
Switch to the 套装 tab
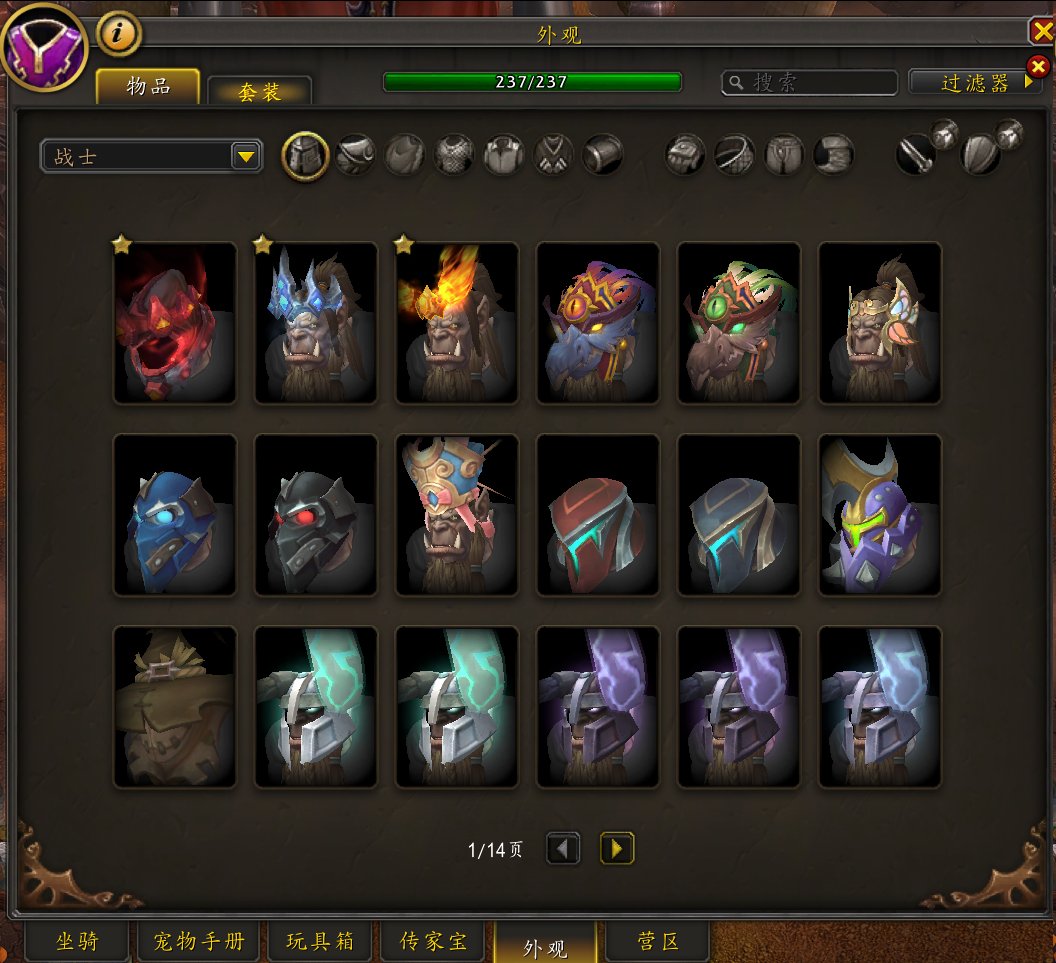coord(260,92)
